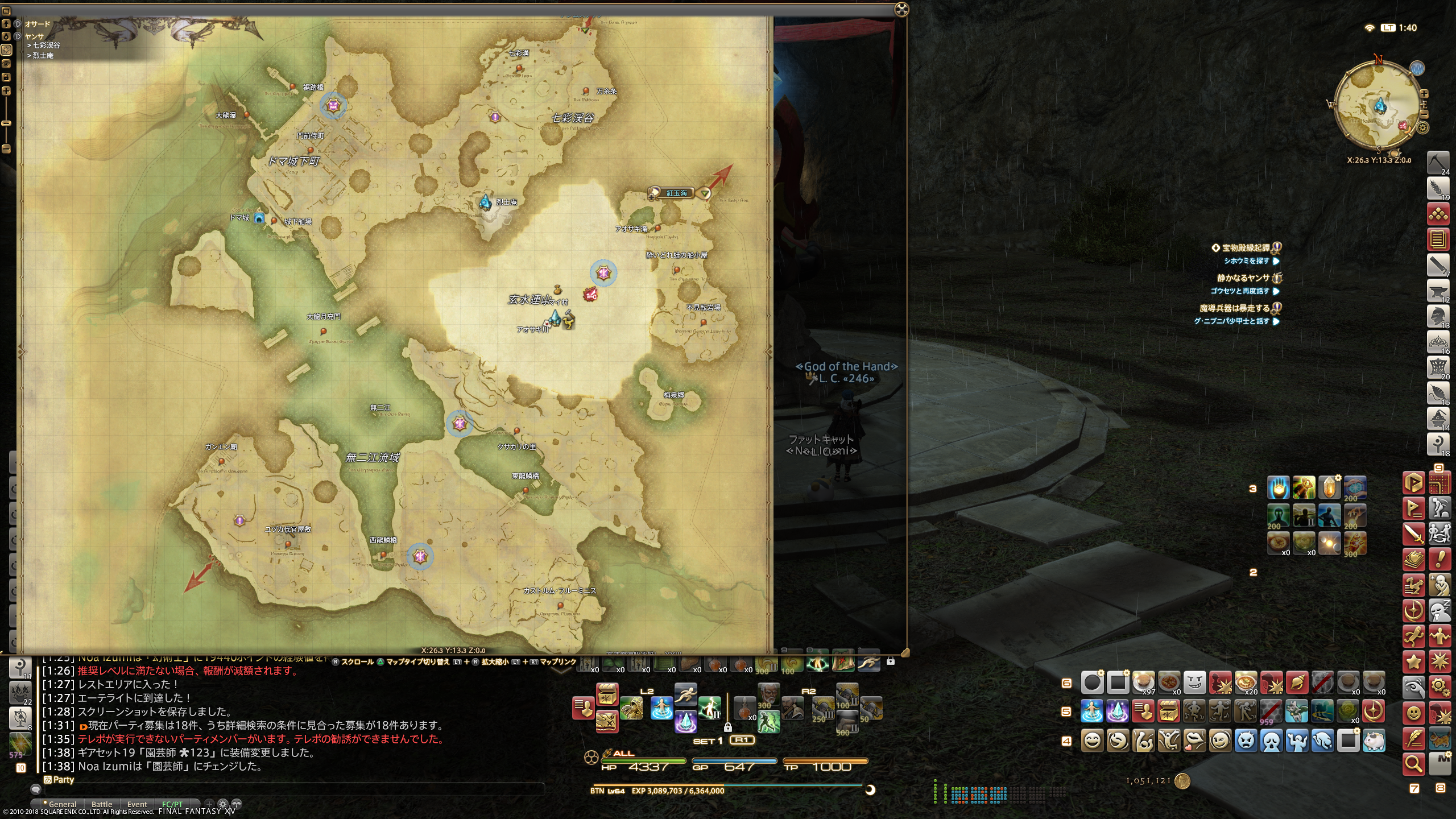Open minimap settings gear
1456x819 pixels.
tap(1423, 128)
